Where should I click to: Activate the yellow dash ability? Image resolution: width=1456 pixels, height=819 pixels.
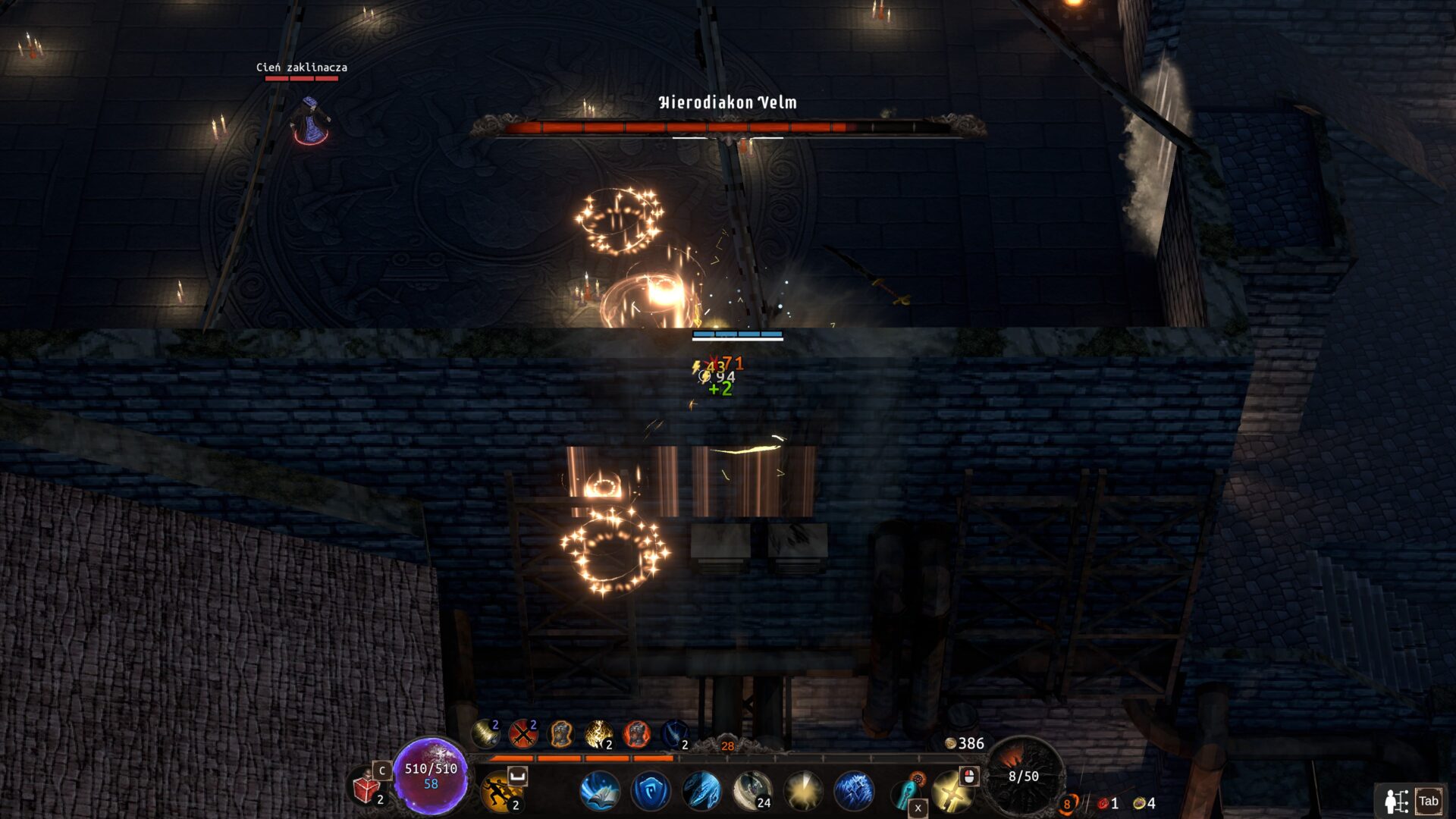click(500, 792)
